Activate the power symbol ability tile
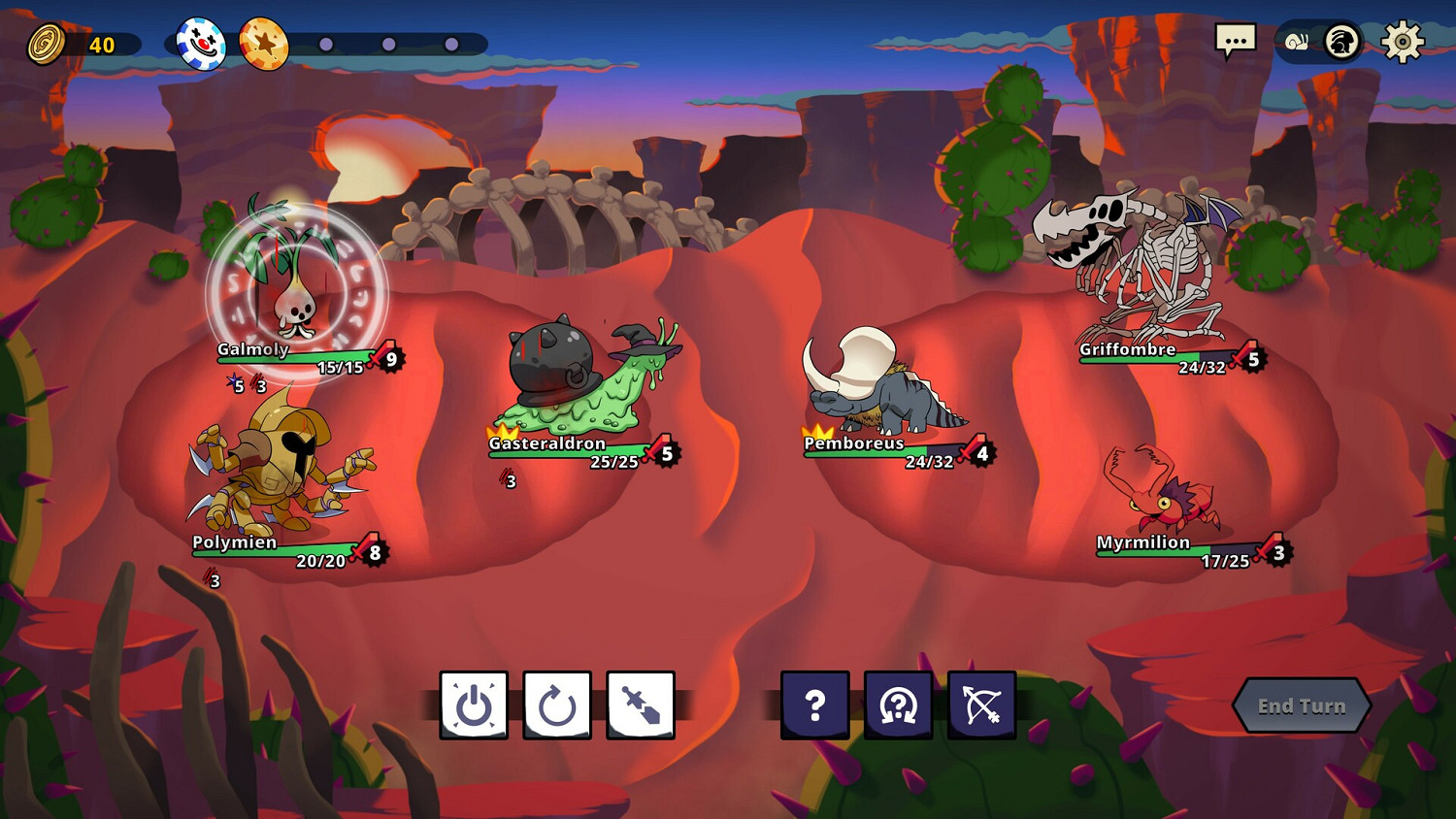Image resolution: width=1456 pixels, height=819 pixels. click(474, 705)
